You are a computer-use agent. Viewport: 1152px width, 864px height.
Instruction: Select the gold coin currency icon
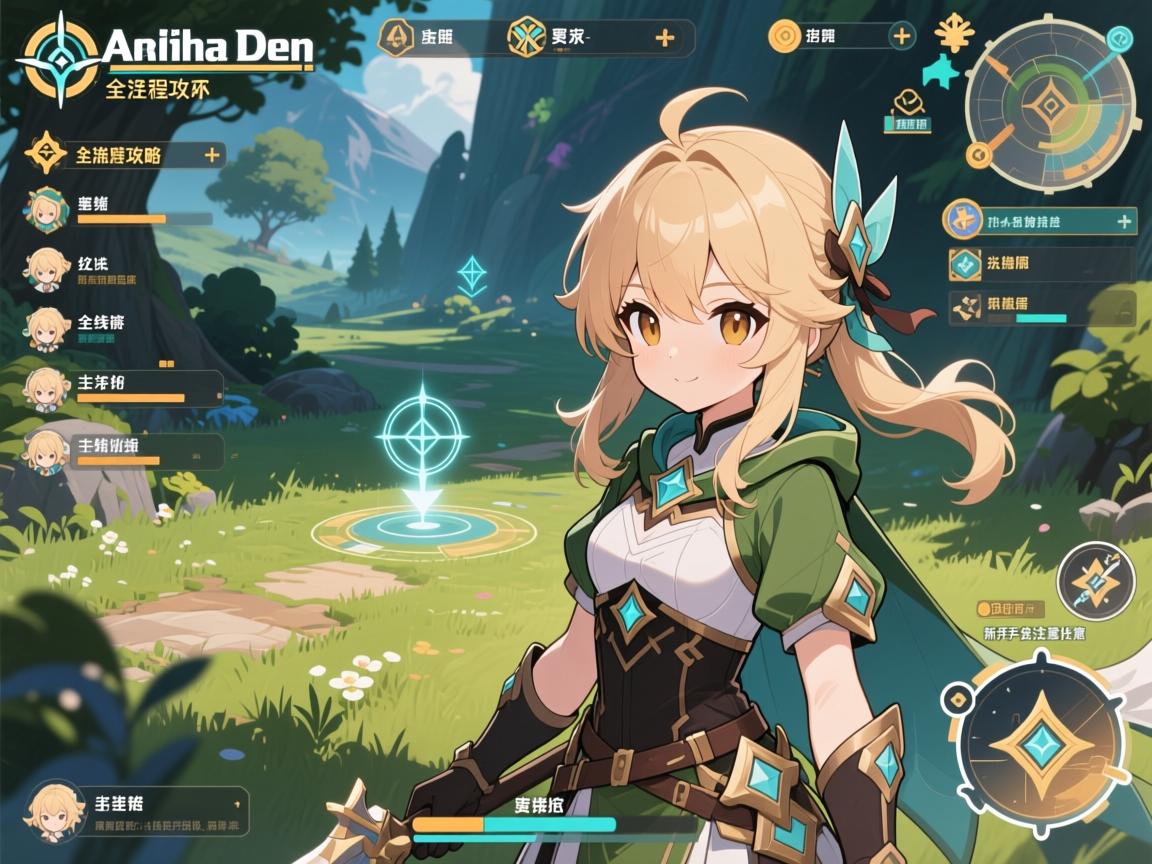(x=785, y=37)
